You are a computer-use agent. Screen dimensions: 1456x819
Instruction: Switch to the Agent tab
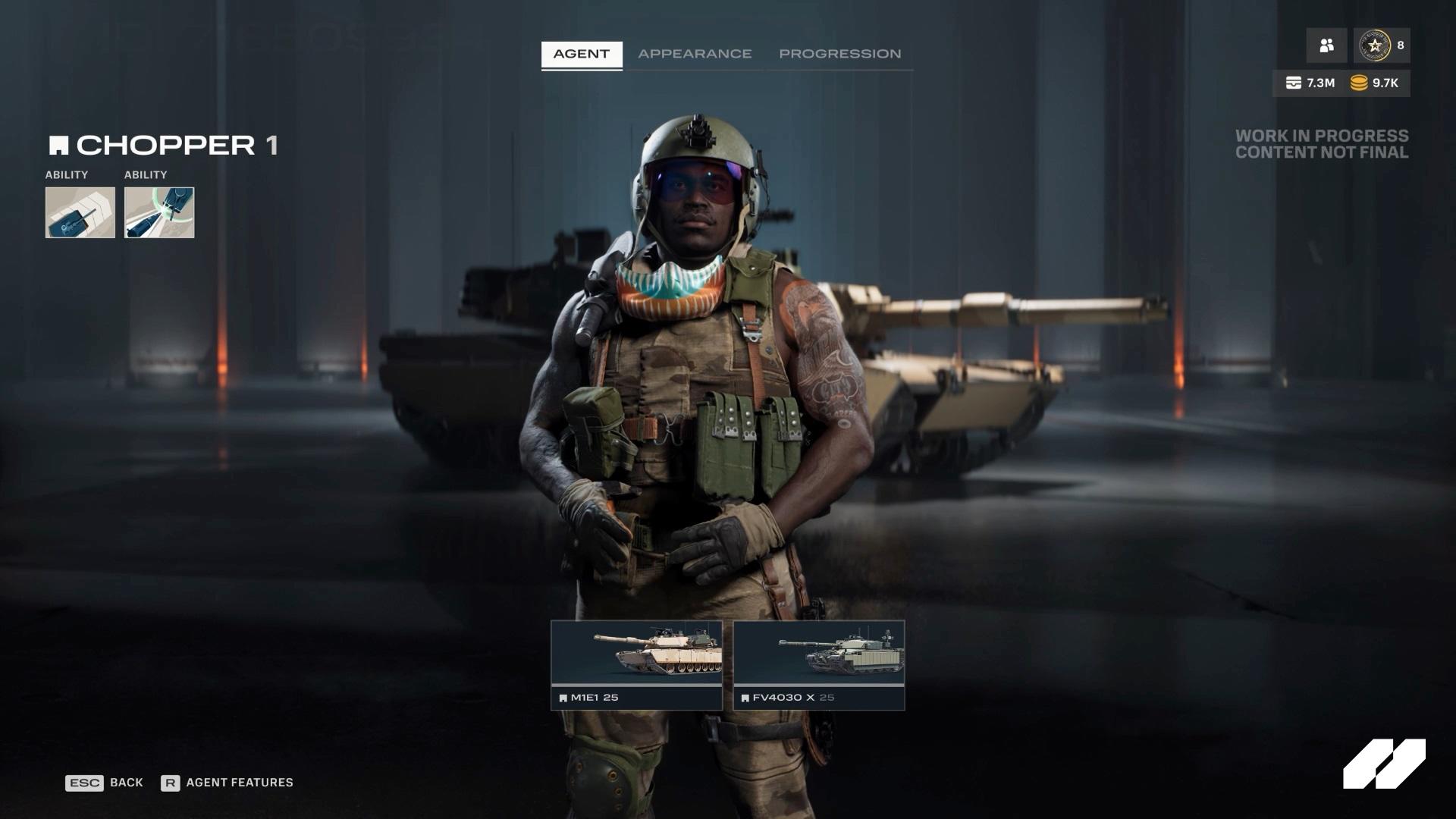coord(581,54)
